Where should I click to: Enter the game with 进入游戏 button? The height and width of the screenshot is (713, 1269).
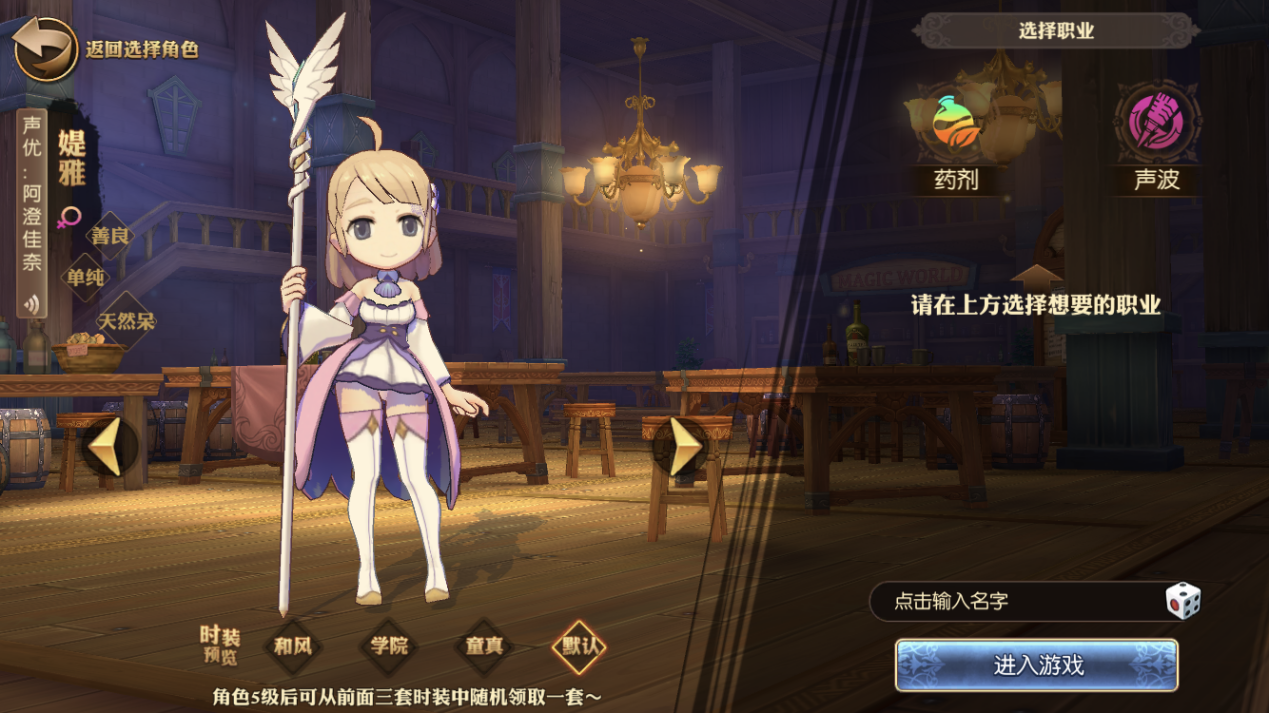click(x=1037, y=666)
